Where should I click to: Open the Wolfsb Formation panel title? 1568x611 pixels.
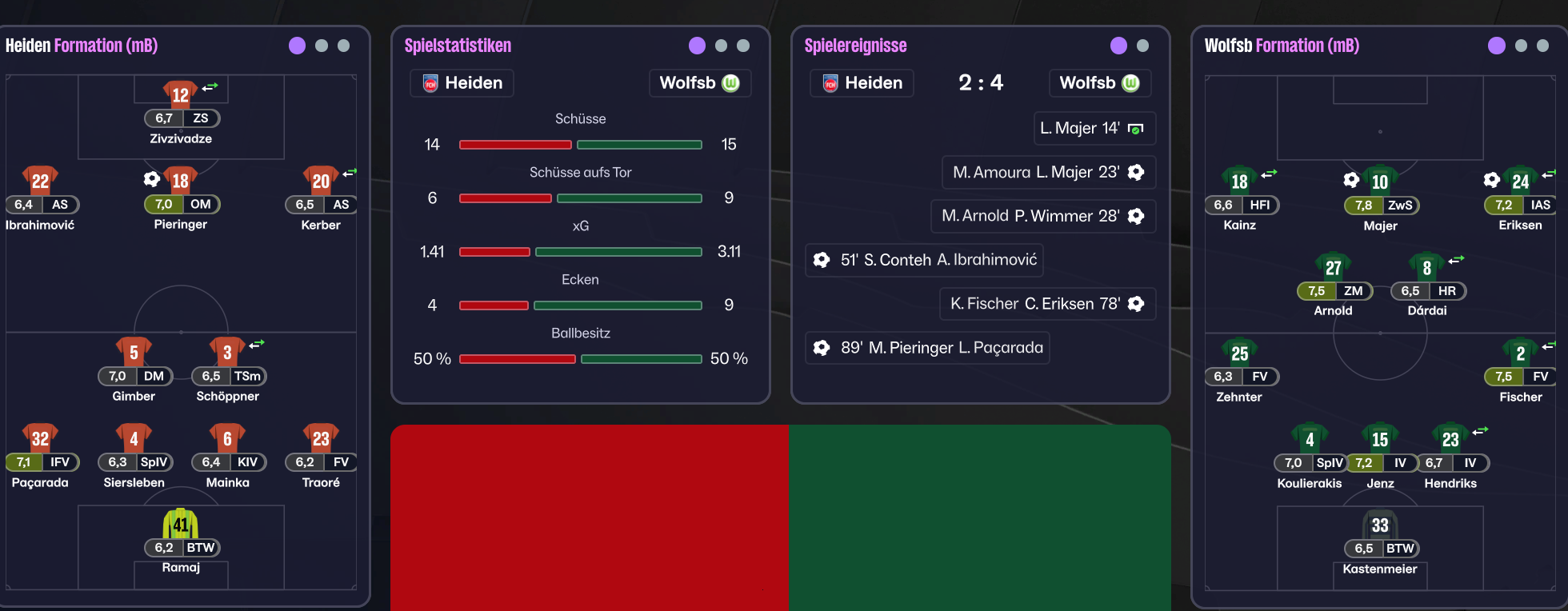tap(1282, 46)
